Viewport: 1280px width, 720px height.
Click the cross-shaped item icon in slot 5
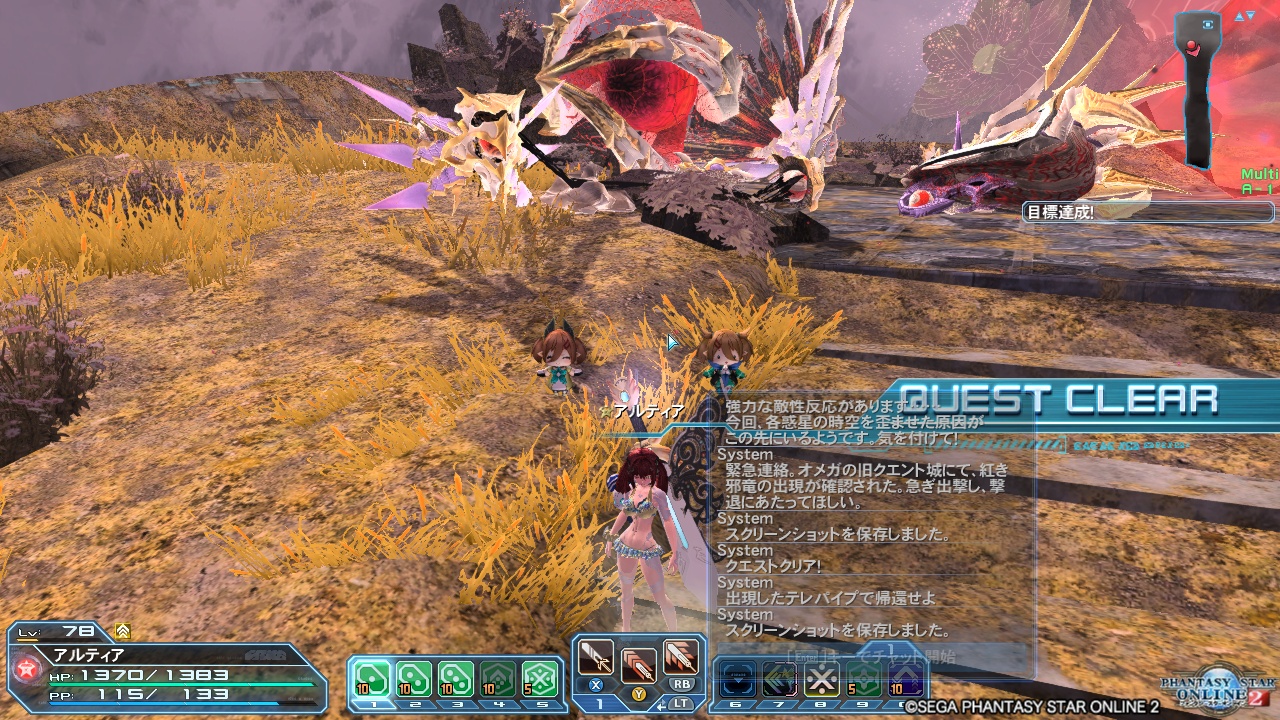click(538, 677)
